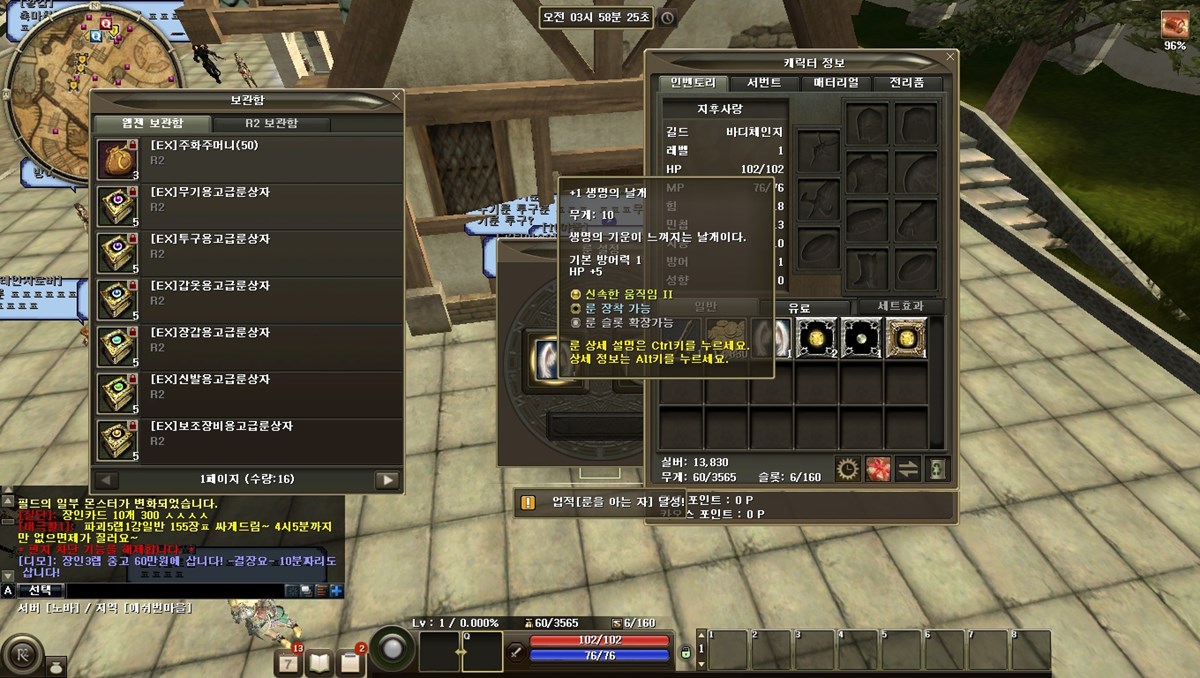1200x678 pixels.
Task: Close the 보관함 storage window
Action: click(x=396, y=98)
